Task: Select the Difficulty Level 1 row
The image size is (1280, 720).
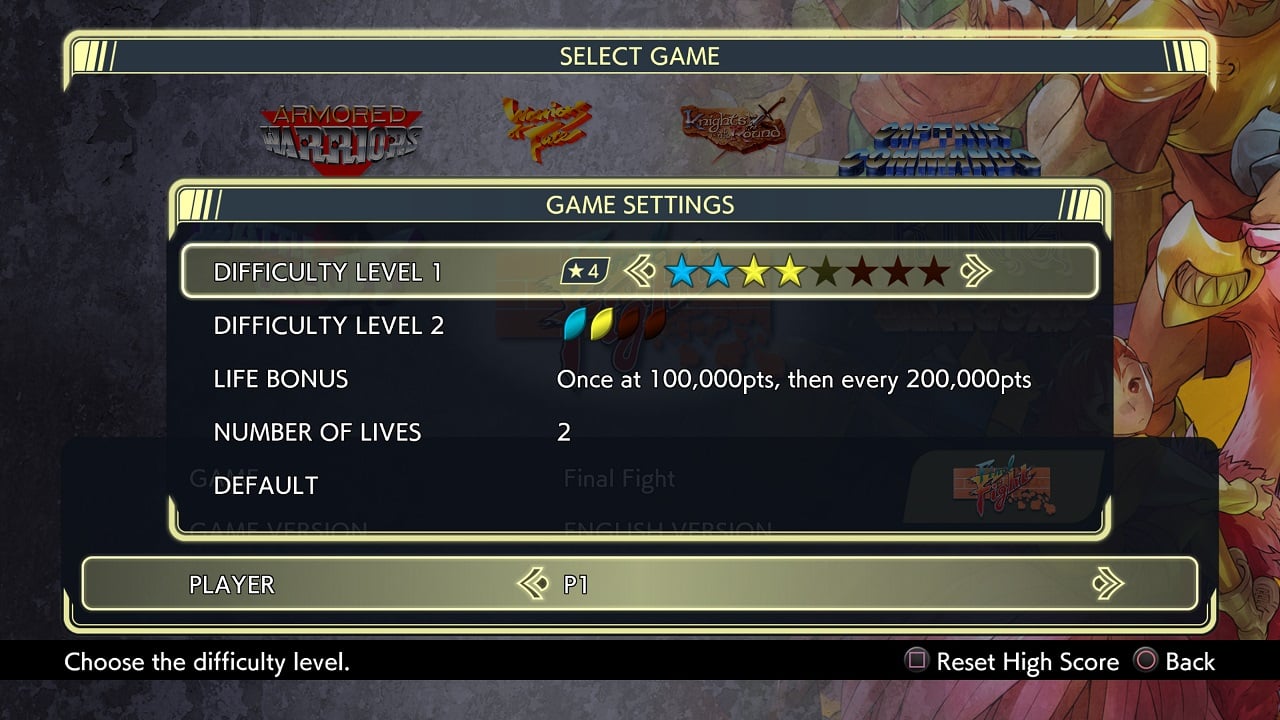Action: [x=327, y=272]
